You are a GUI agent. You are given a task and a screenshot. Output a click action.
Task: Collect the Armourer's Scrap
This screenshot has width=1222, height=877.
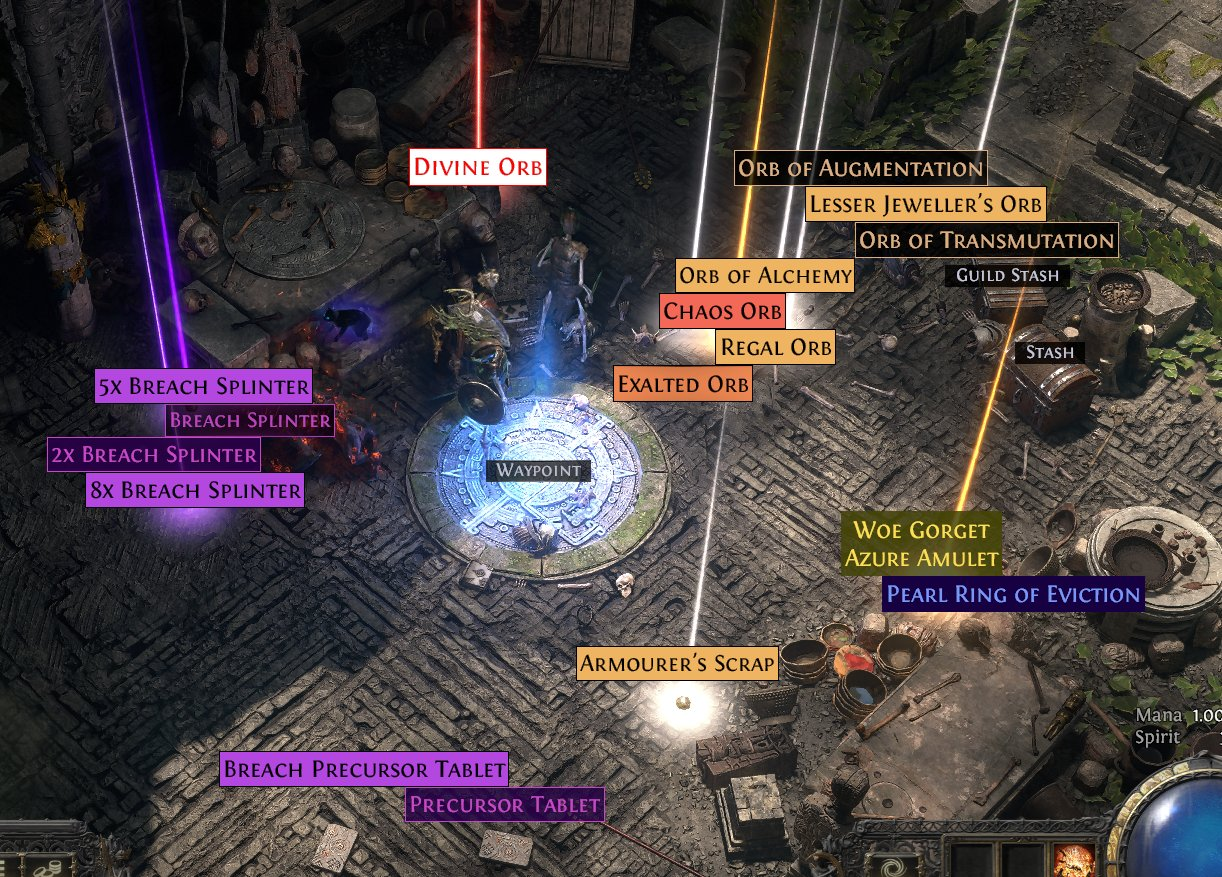(678, 662)
